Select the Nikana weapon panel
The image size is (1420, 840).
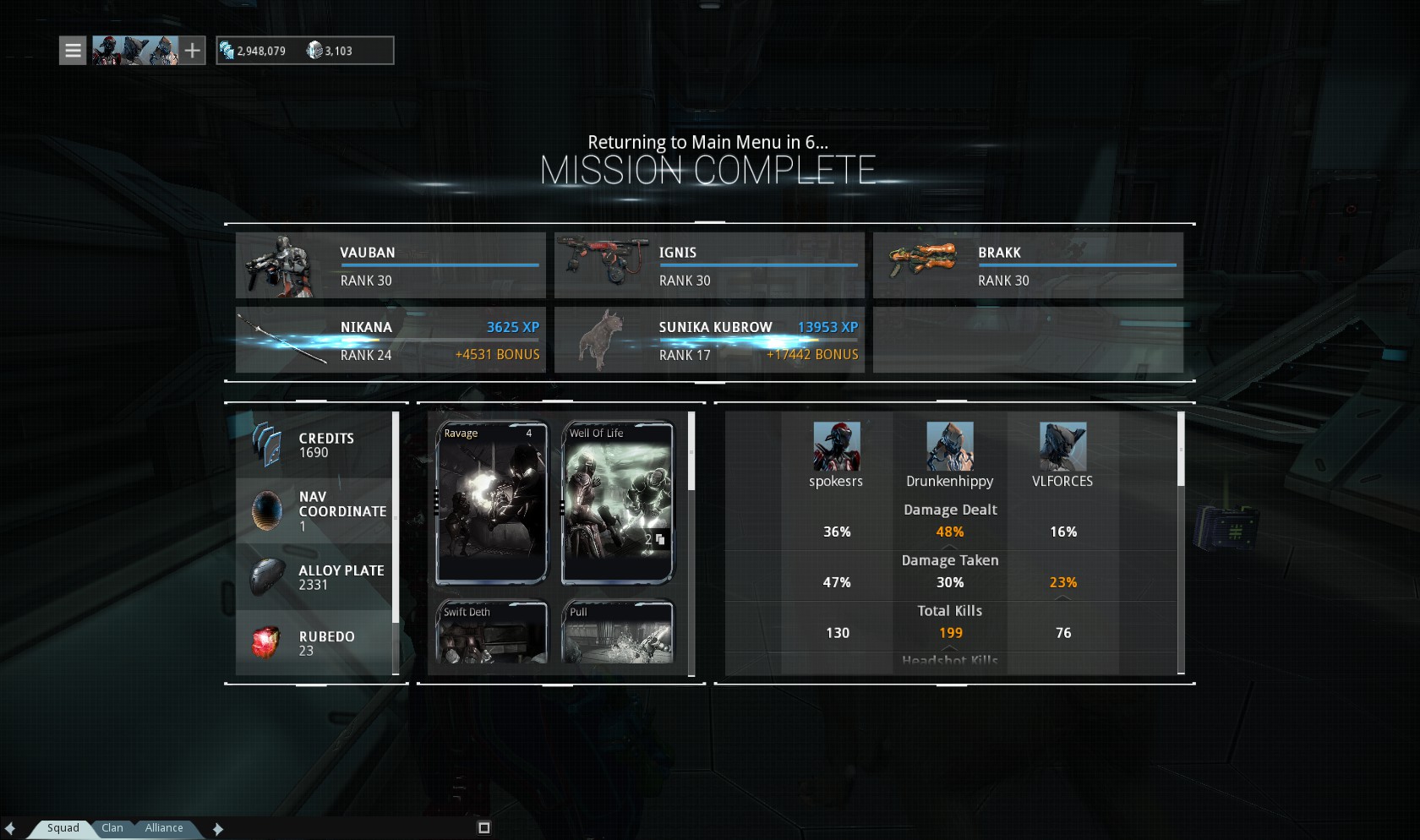point(390,340)
